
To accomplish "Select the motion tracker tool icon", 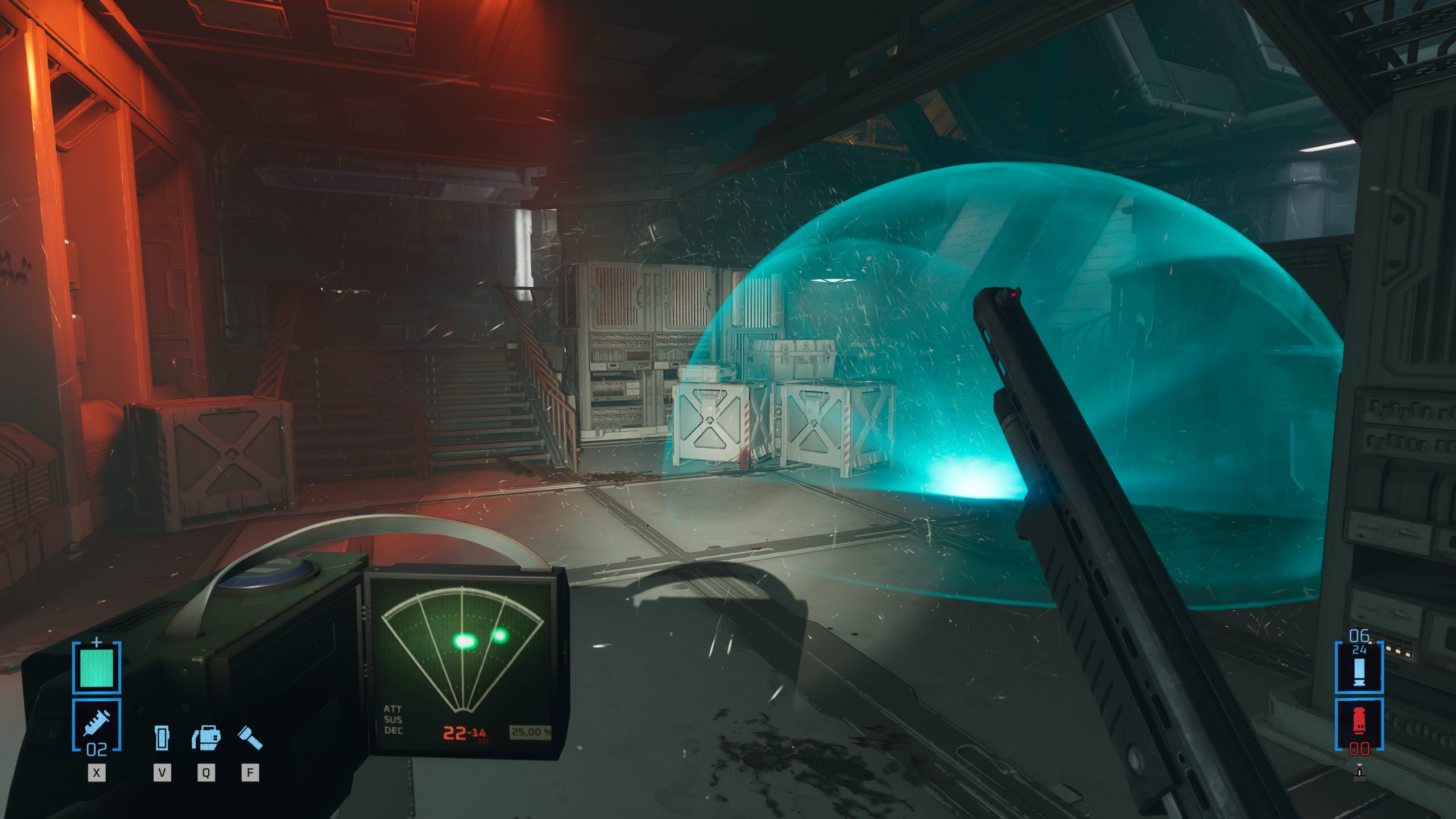I will coord(206,737).
